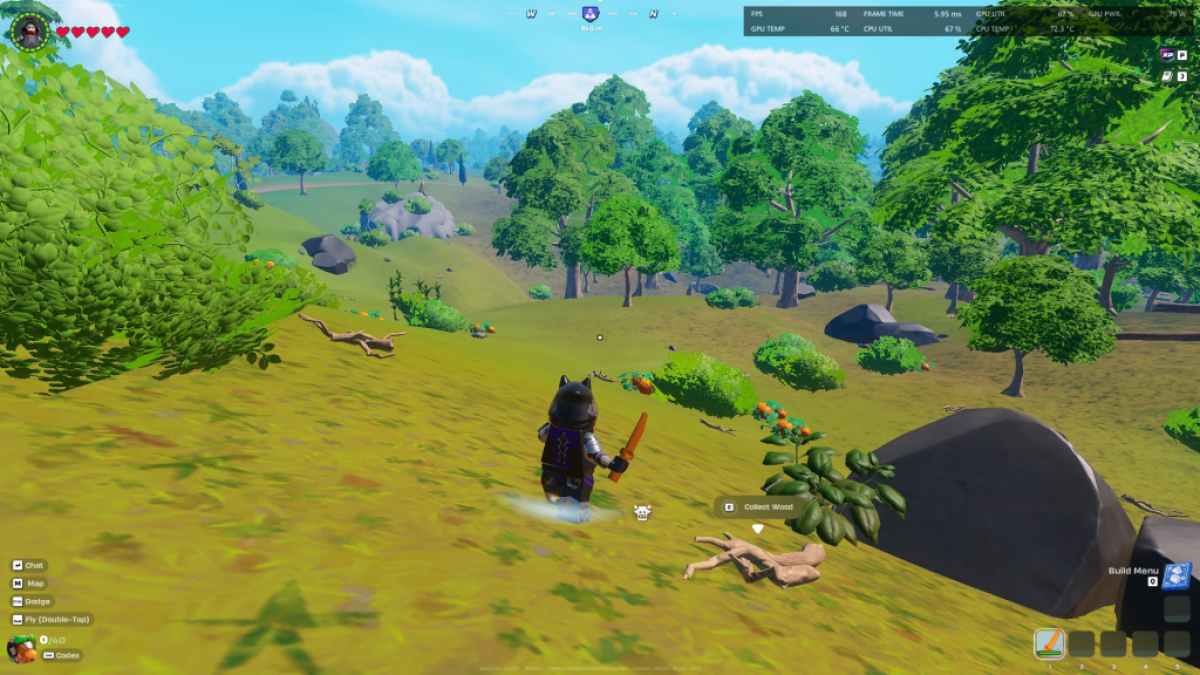The height and width of the screenshot is (675, 1200).
Task: Open the purple XP icon
Action: (x=1167, y=55)
